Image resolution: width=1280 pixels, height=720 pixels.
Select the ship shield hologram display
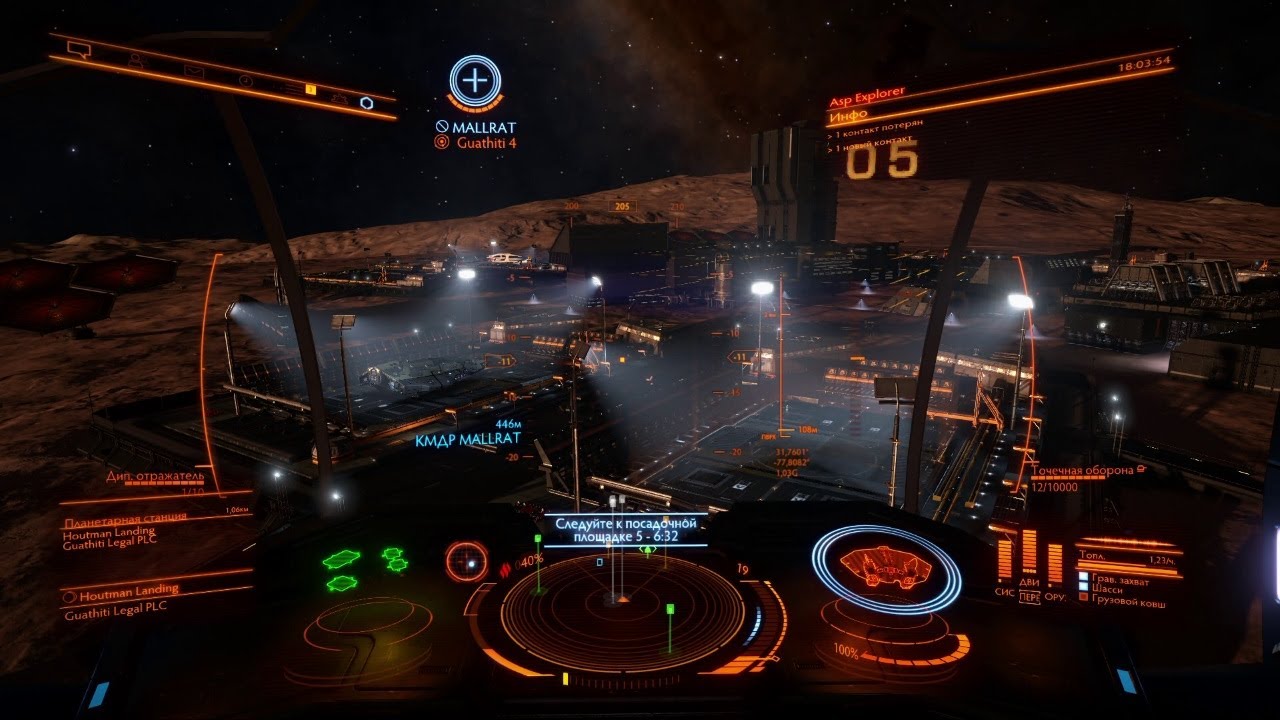coord(885,568)
